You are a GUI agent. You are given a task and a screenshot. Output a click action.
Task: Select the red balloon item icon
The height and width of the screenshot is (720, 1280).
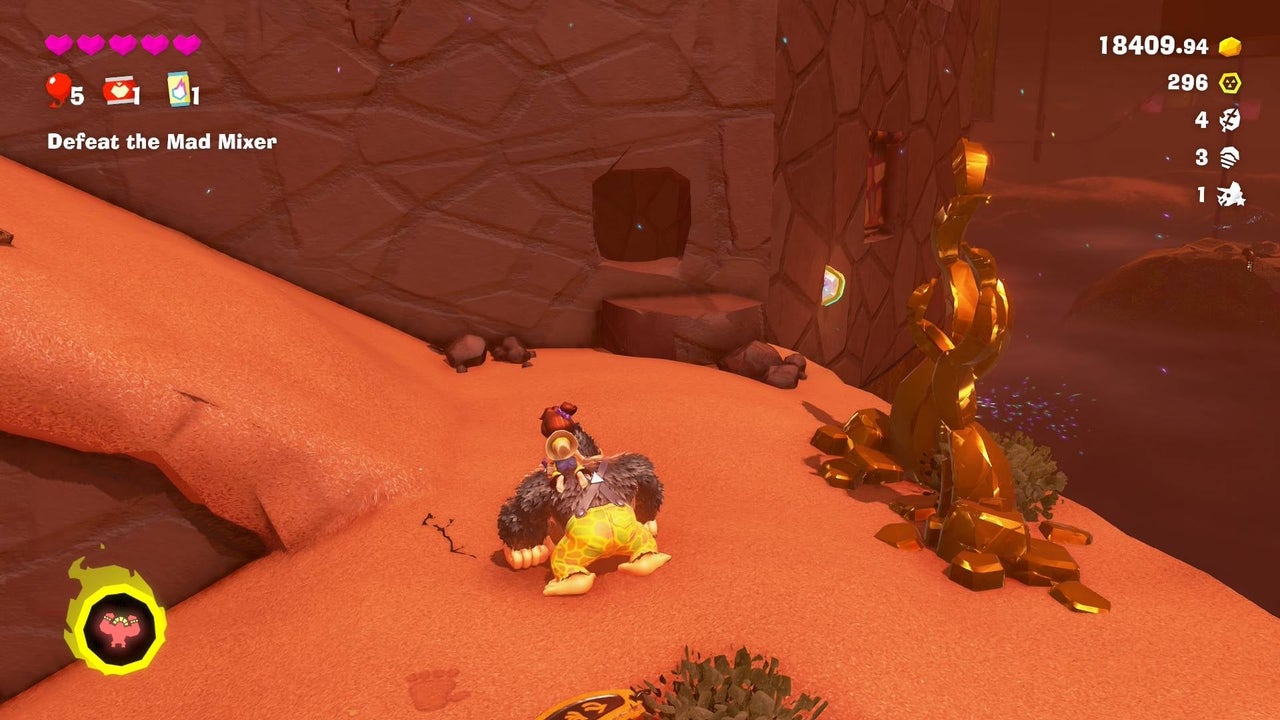58,92
